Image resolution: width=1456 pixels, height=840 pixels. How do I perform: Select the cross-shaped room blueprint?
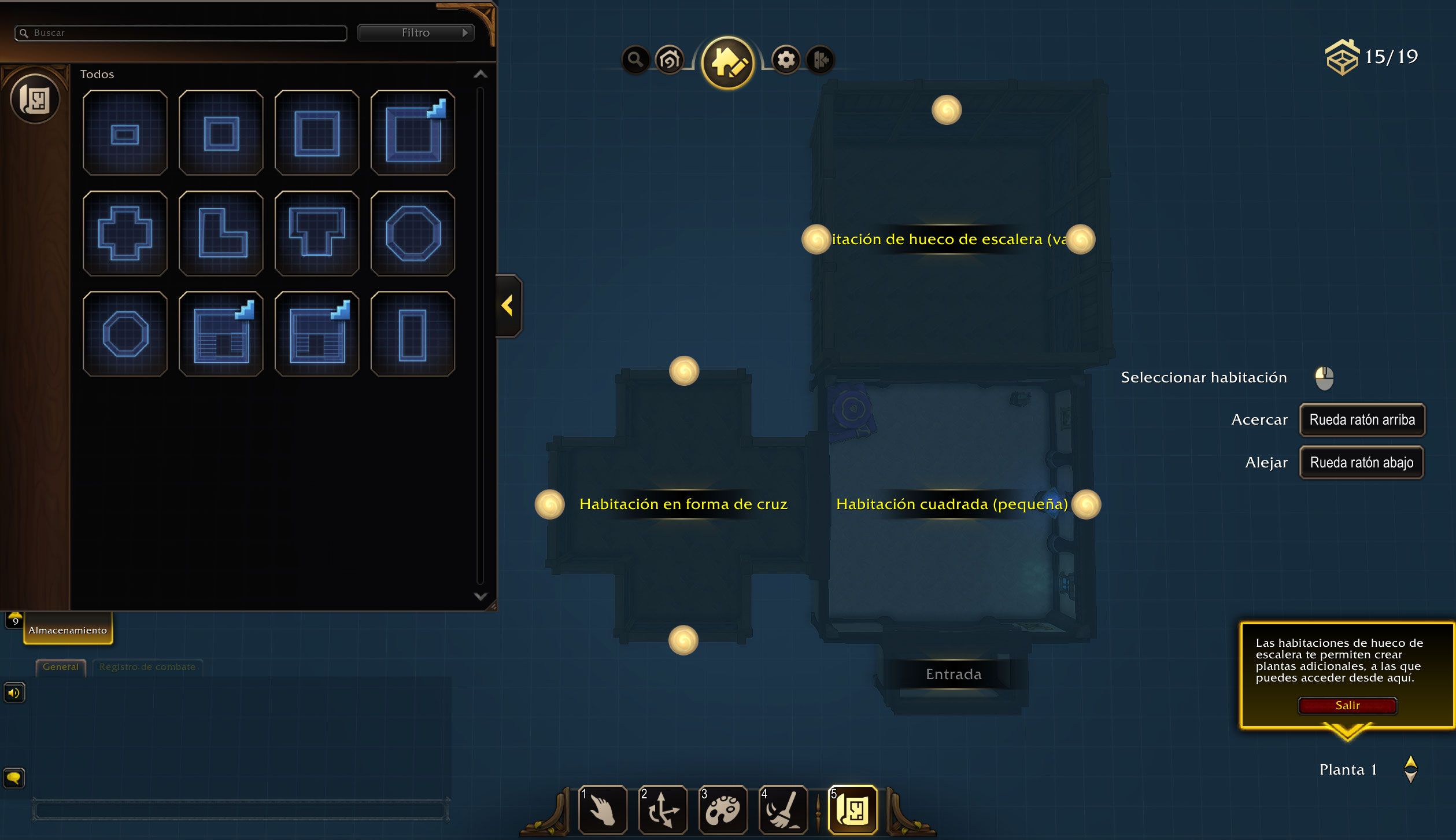[125, 233]
